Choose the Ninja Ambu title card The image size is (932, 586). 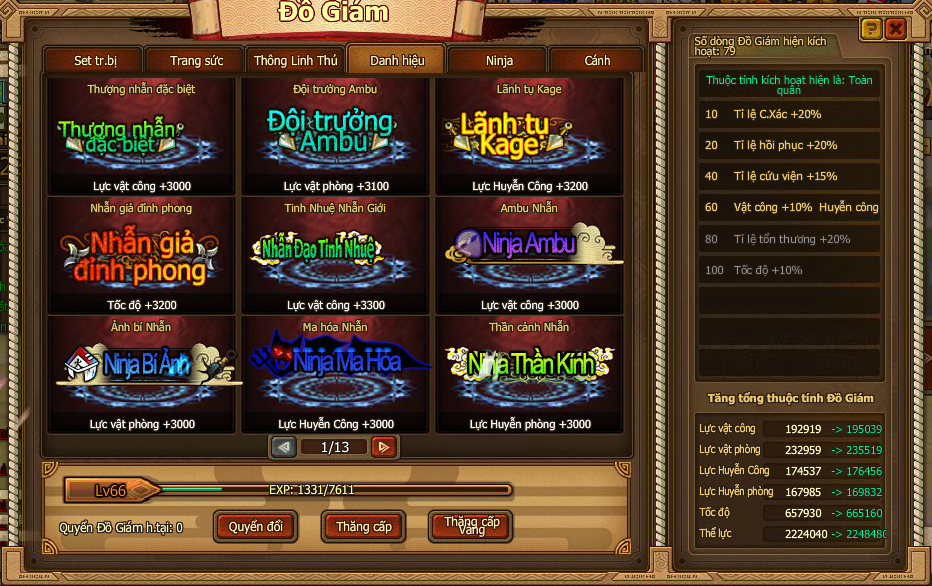tap(529, 256)
